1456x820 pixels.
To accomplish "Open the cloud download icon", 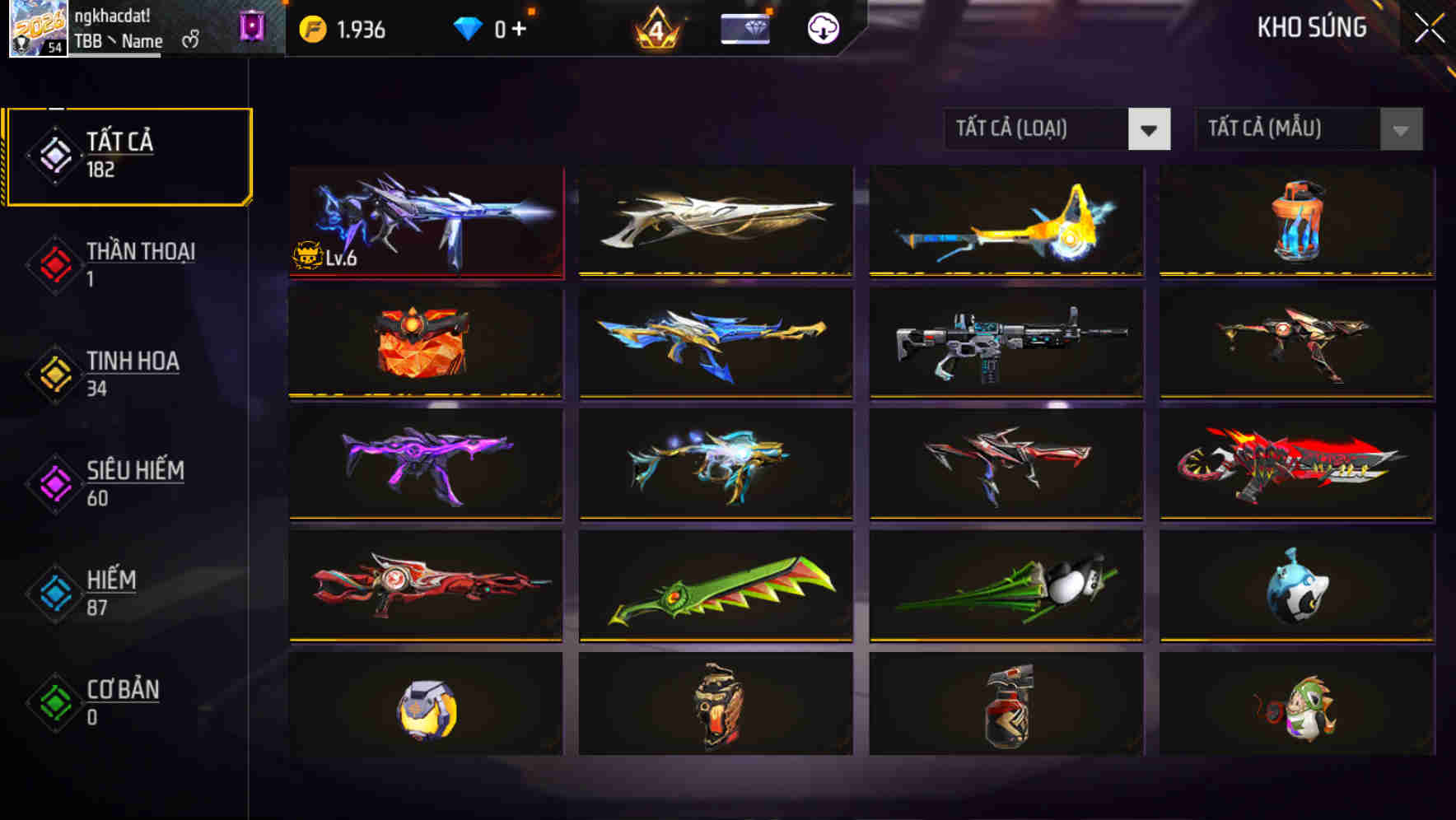I will pyautogui.click(x=822, y=28).
